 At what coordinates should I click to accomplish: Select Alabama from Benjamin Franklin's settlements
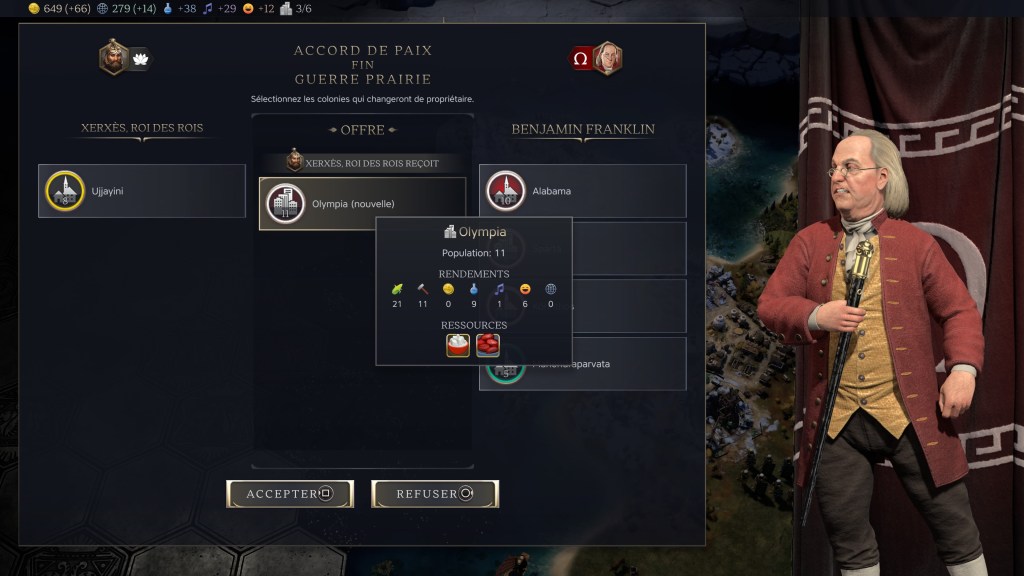(582, 191)
